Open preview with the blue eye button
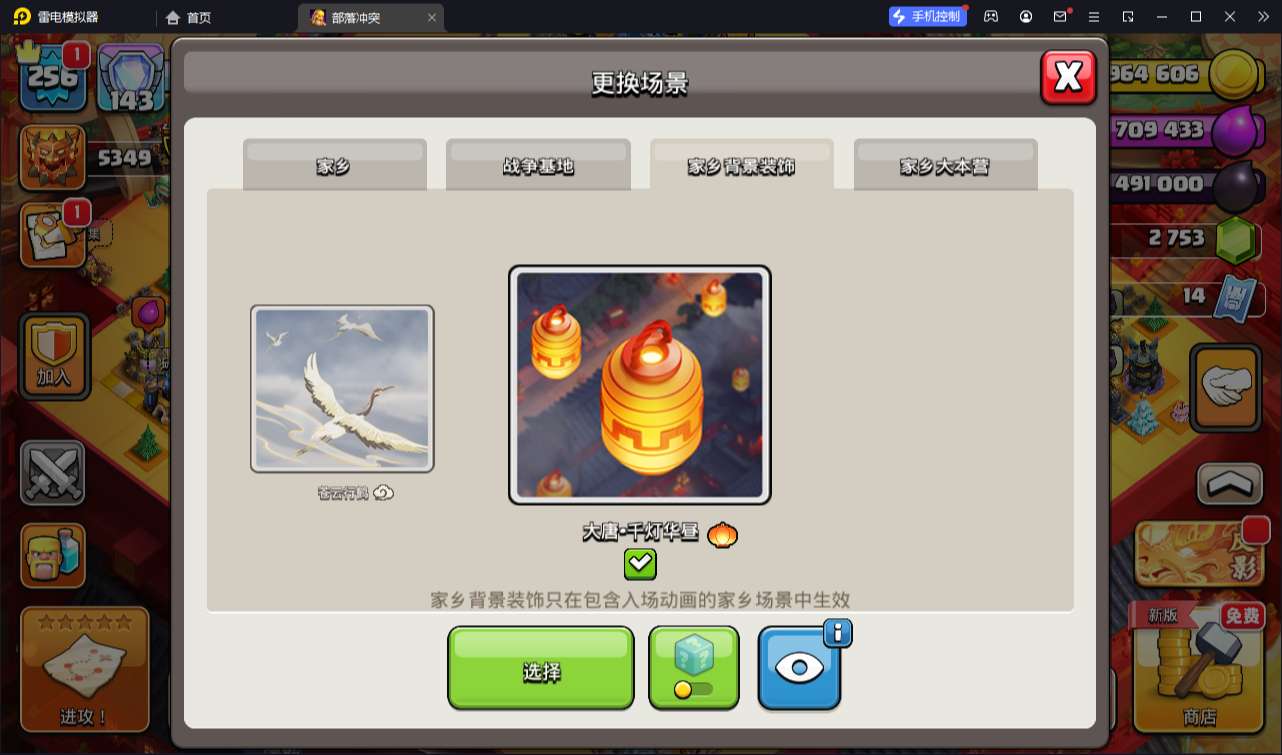The image size is (1282, 755). [799, 668]
